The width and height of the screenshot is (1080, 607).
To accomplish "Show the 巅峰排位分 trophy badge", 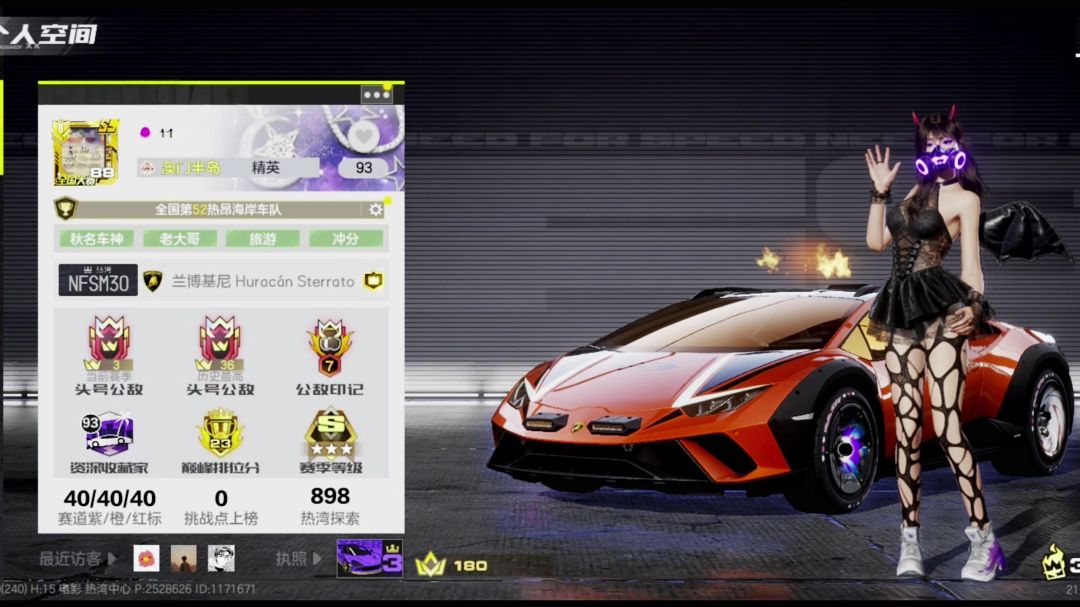I will pyautogui.click(x=220, y=433).
